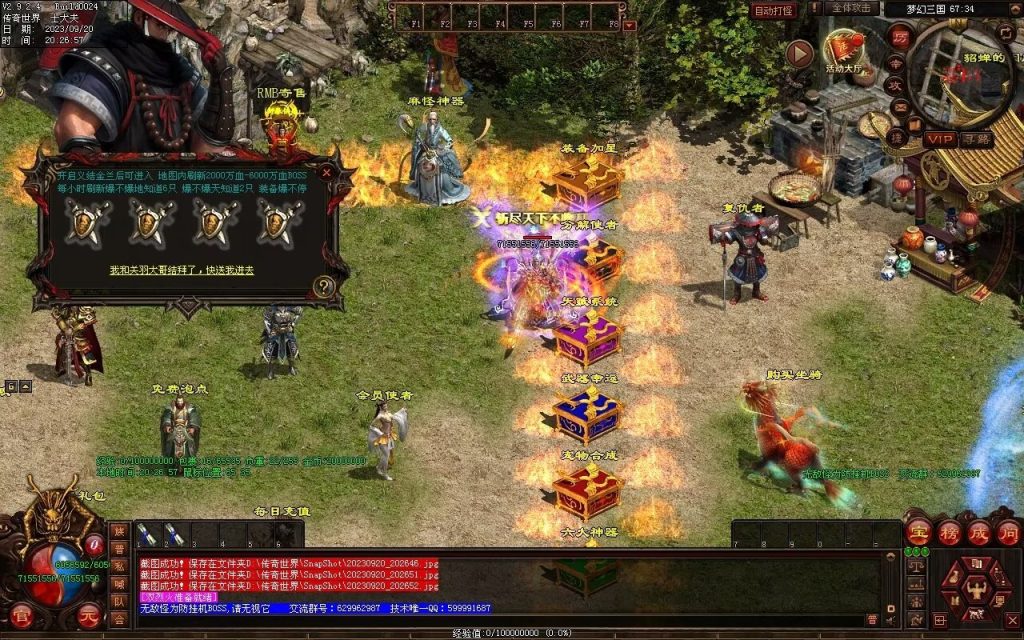Open the VIP panel
Image resolution: width=1024 pixels, height=640 pixels.
939,139
